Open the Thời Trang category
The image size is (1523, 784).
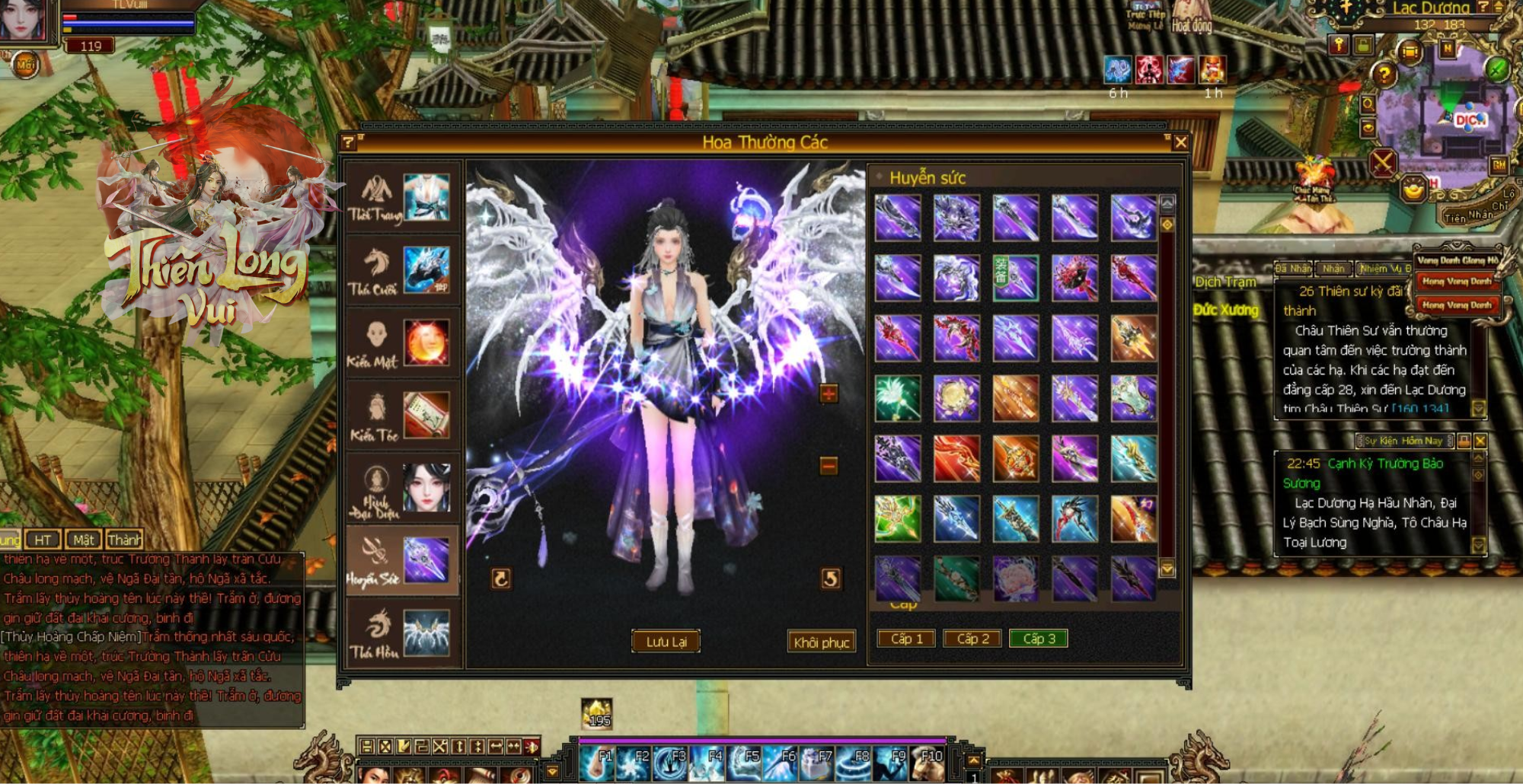(x=401, y=198)
